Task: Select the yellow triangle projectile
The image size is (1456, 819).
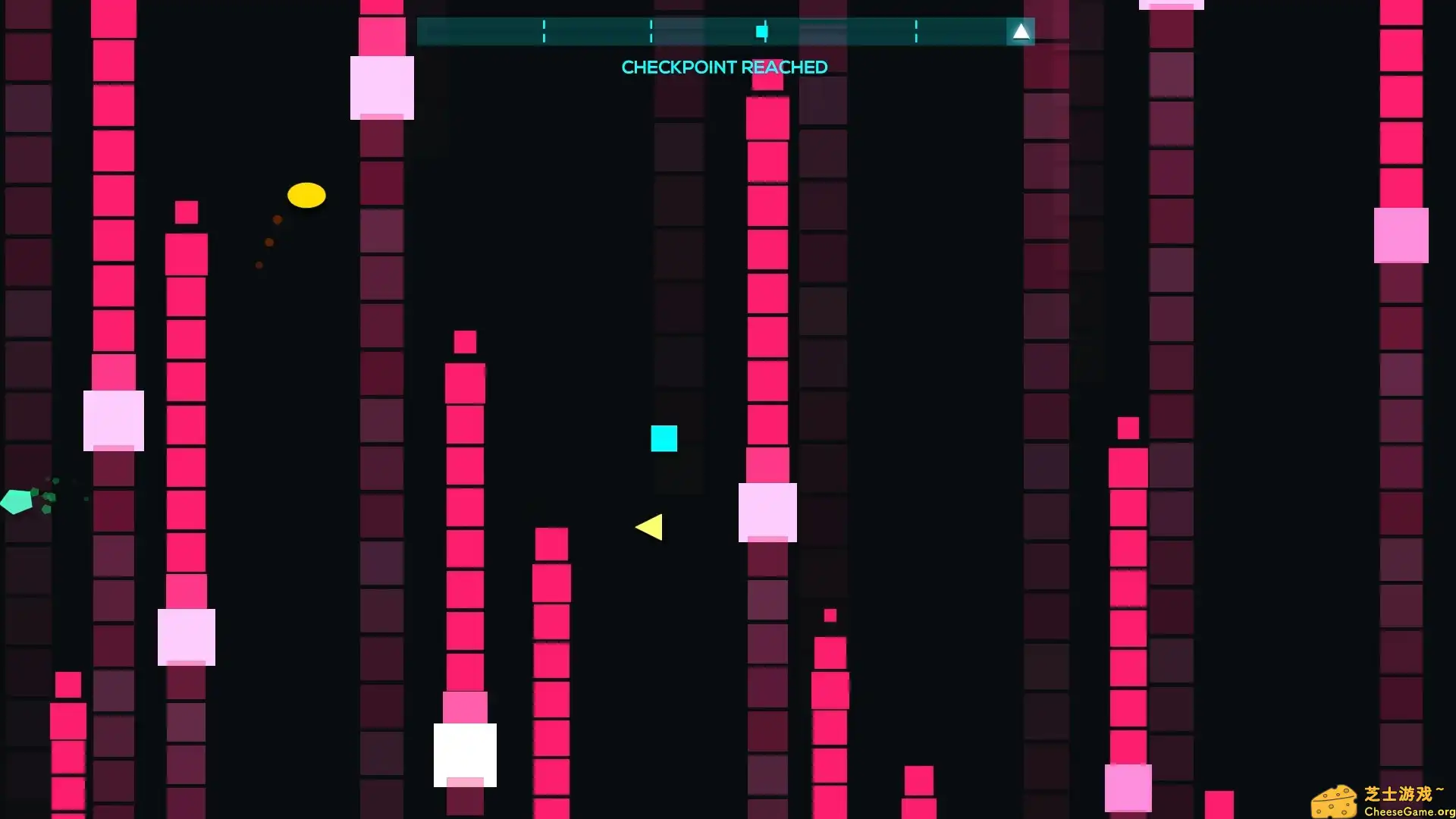Action: tap(649, 528)
